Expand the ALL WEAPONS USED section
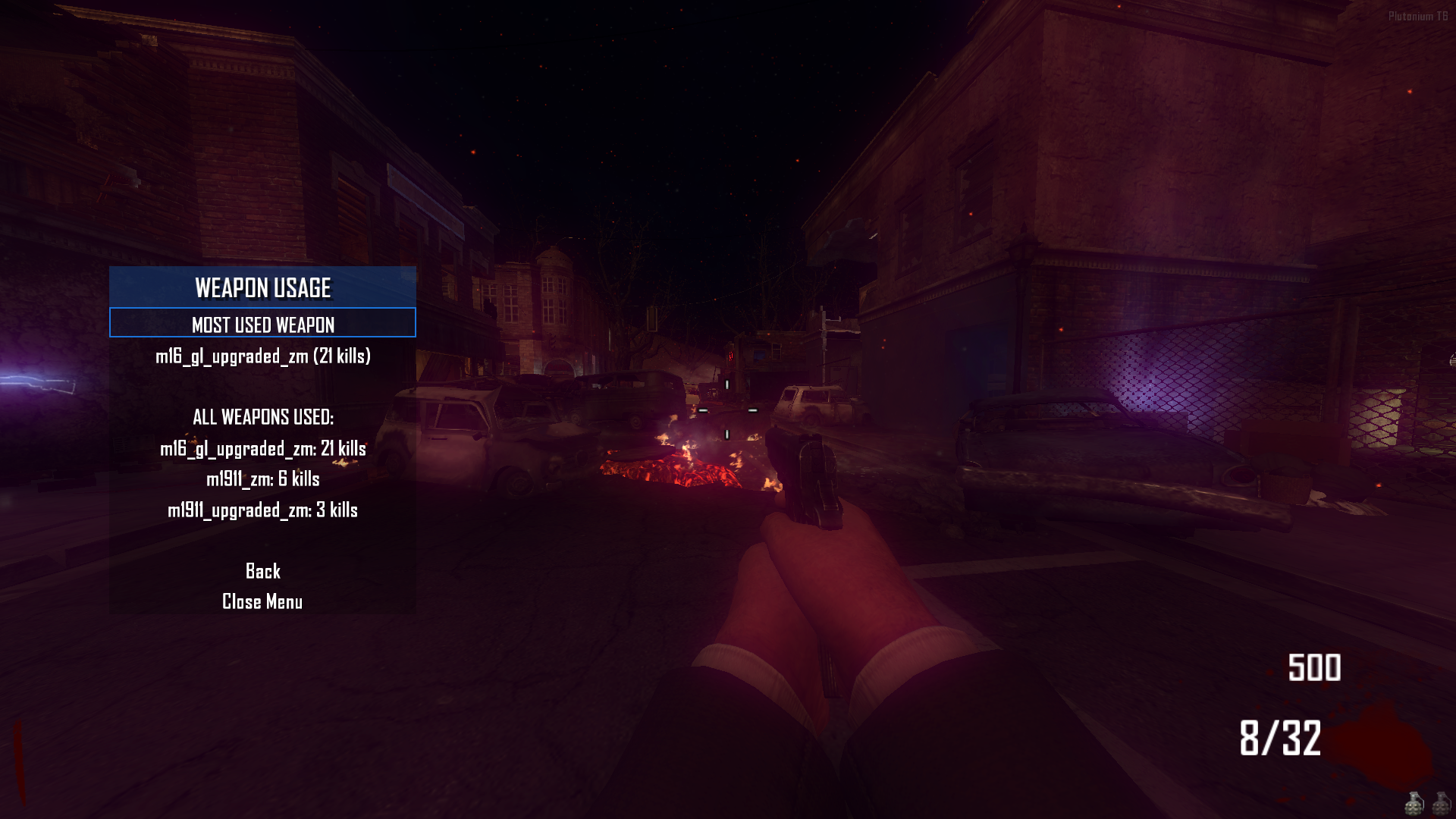 (263, 416)
